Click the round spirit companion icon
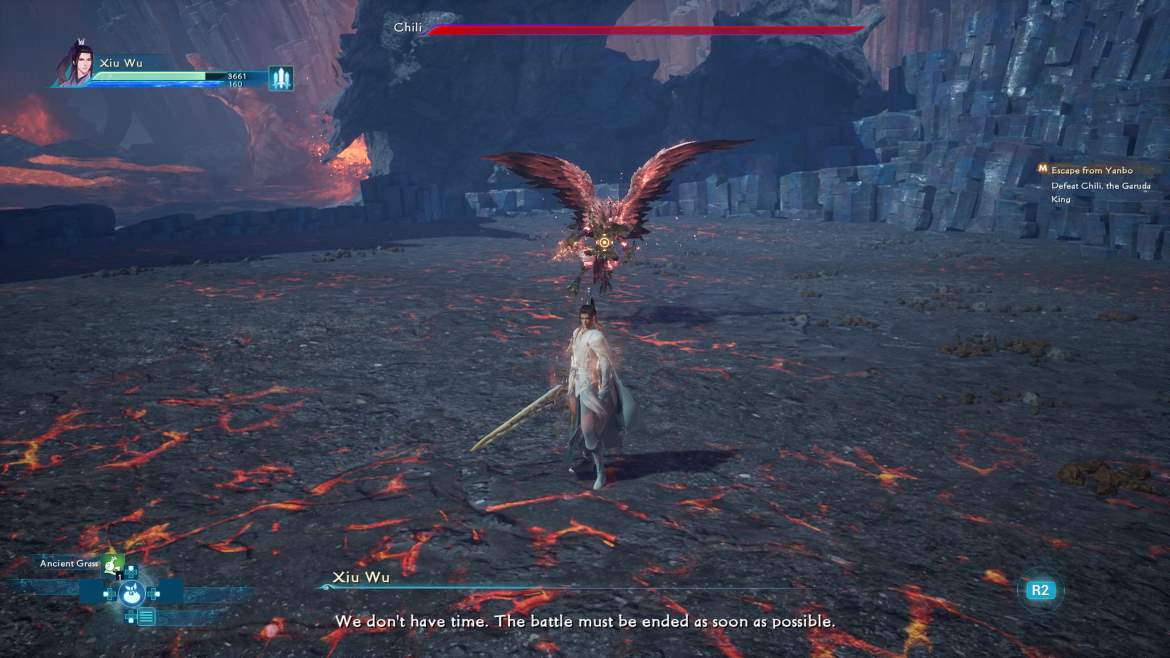This screenshot has width=1170, height=658. pyautogui.click(x=132, y=593)
